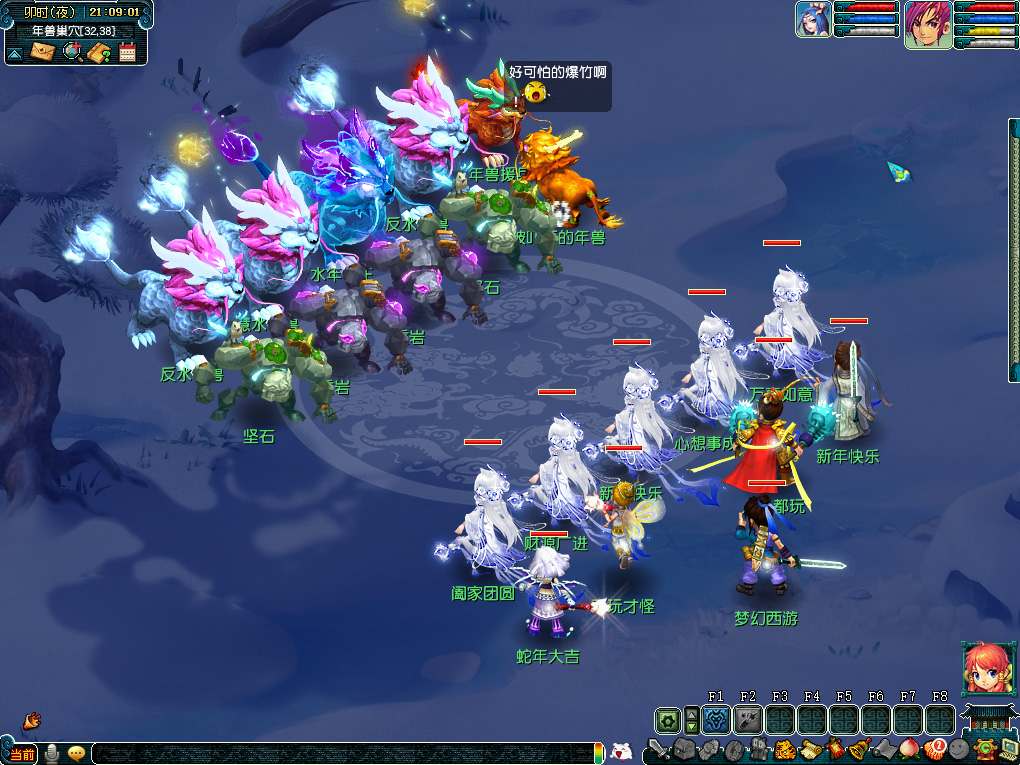
Task: Open the scroll quest icon
Action: pyautogui.click(x=811, y=749)
